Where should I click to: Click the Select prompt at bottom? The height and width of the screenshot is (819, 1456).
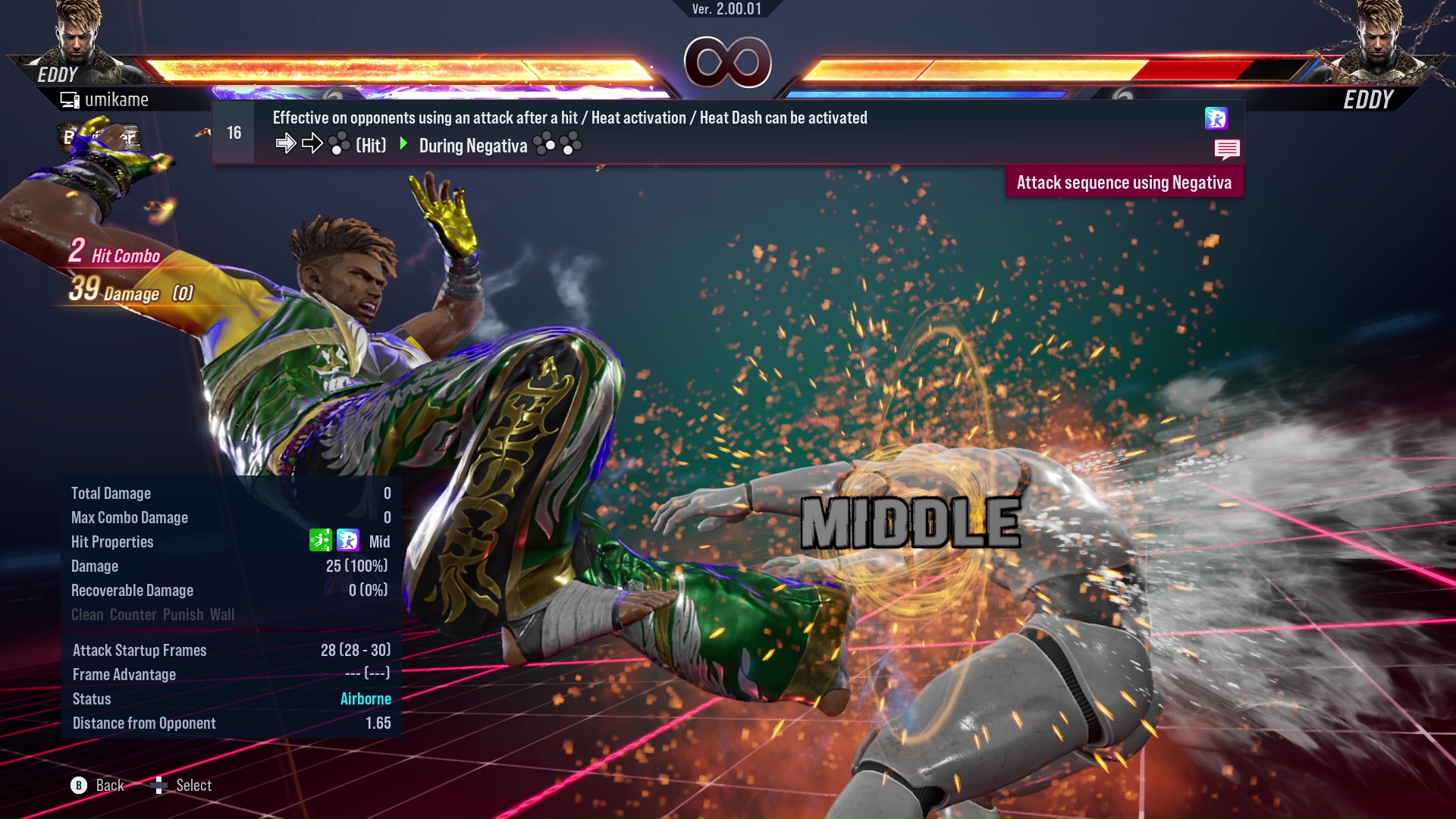[x=193, y=786]
